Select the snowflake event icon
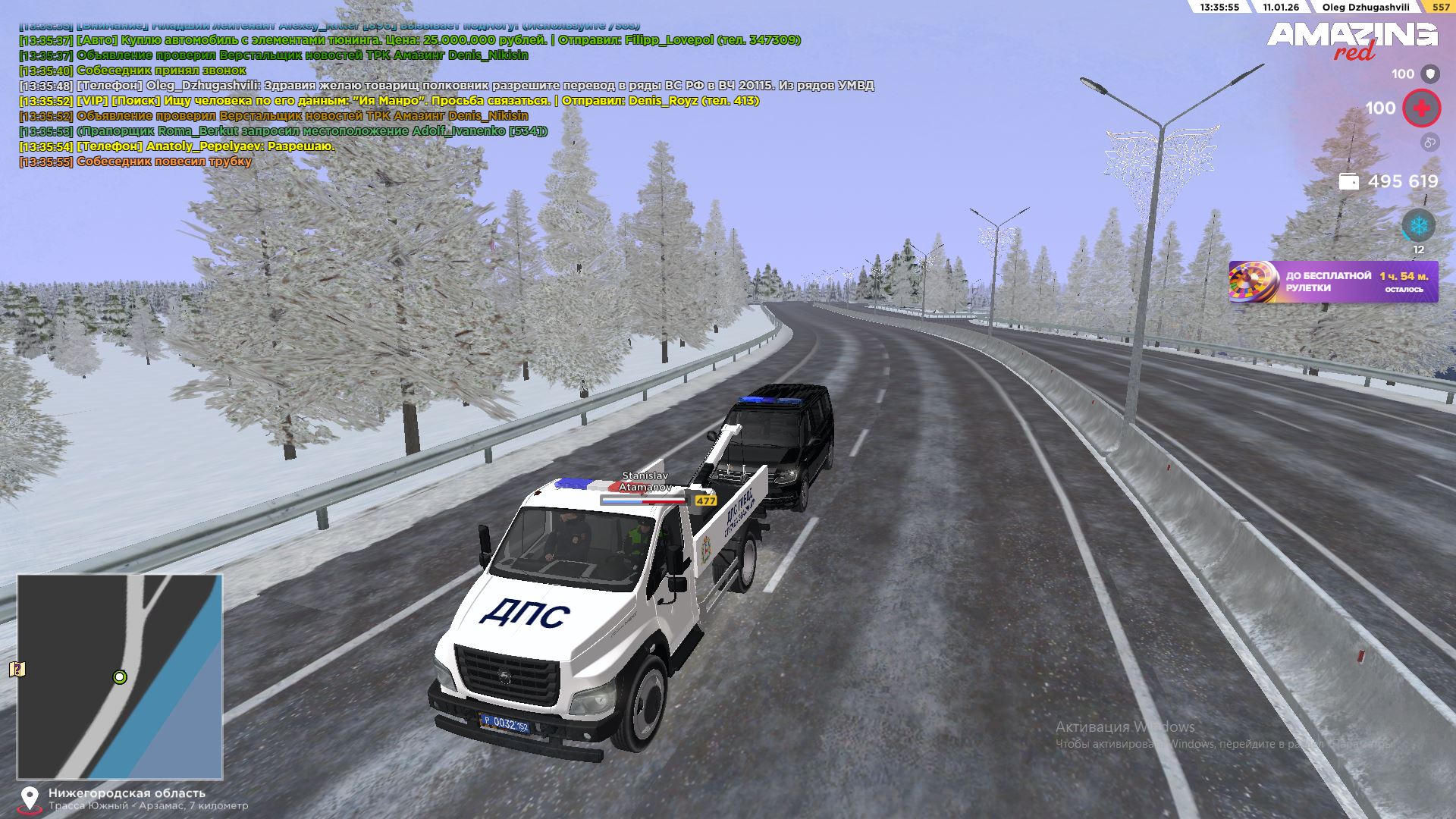The image size is (1456, 819). click(x=1417, y=226)
